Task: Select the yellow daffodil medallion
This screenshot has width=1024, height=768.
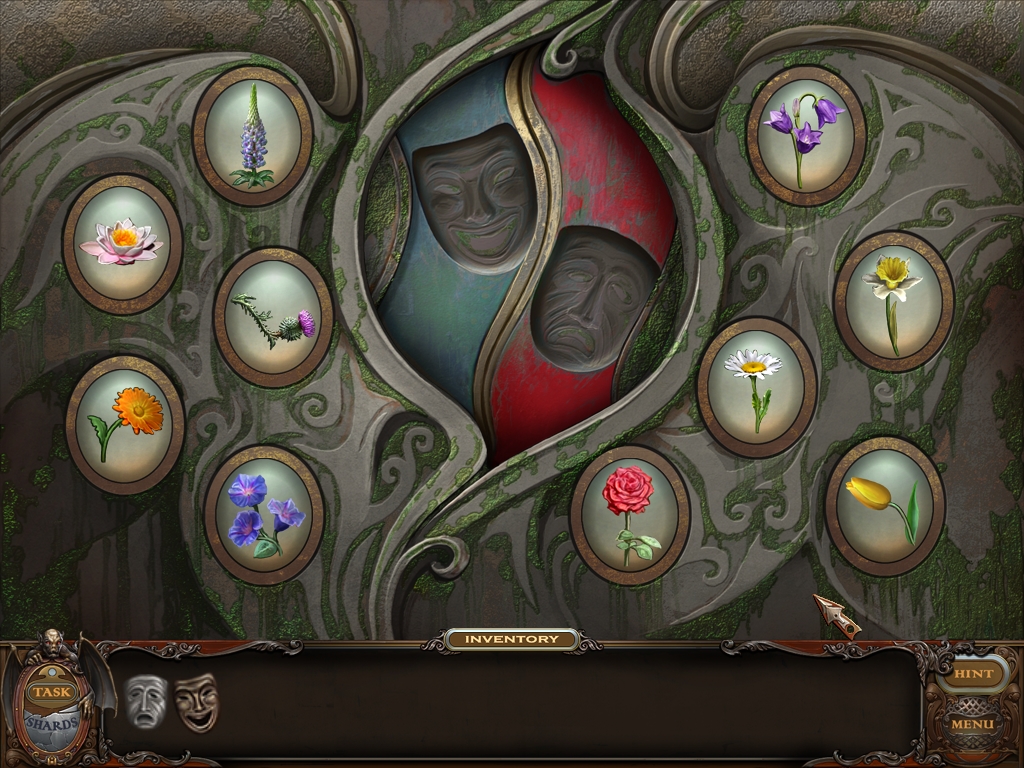Action: tap(893, 301)
